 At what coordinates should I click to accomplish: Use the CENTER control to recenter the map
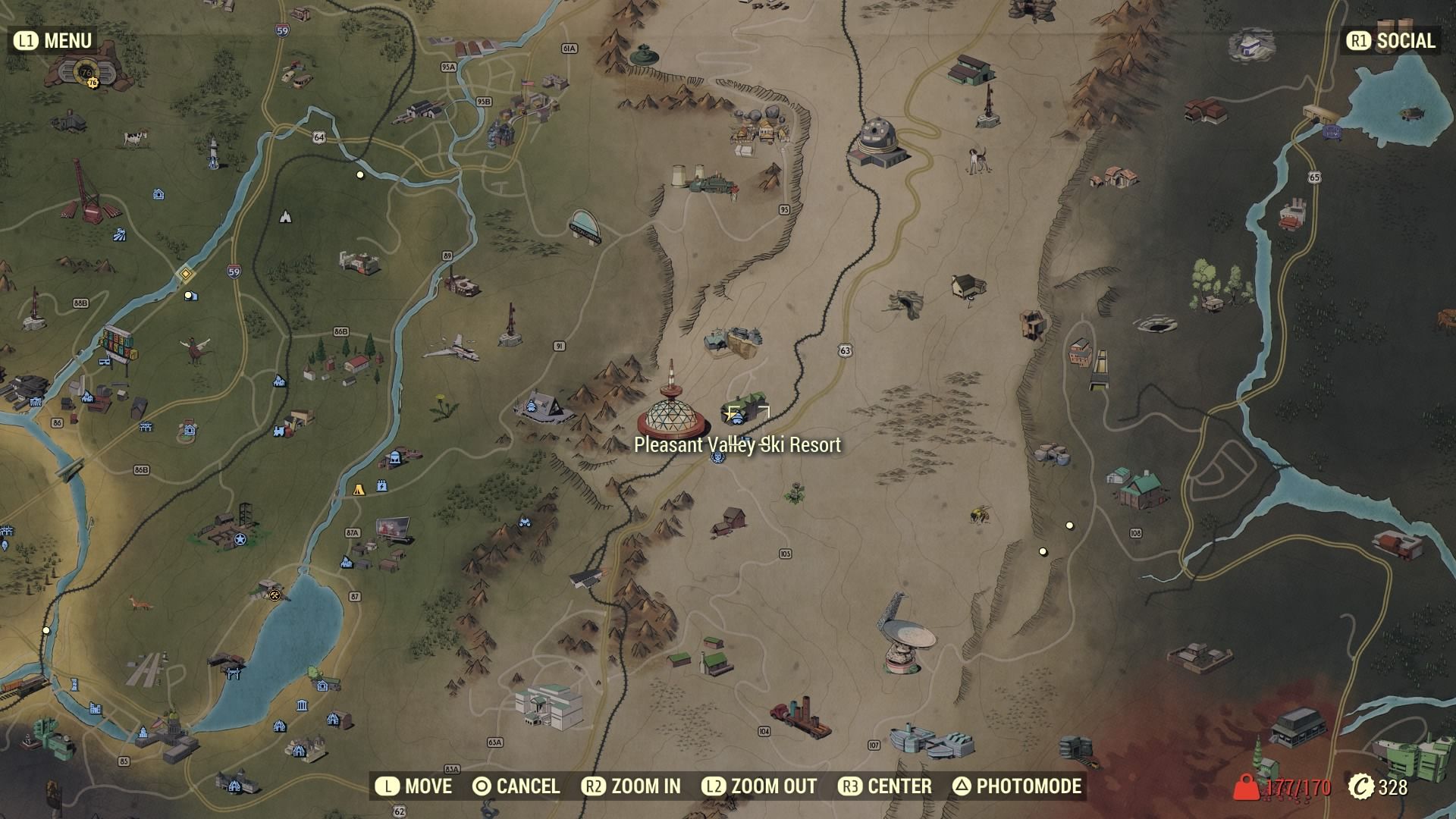click(x=887, y=786)
